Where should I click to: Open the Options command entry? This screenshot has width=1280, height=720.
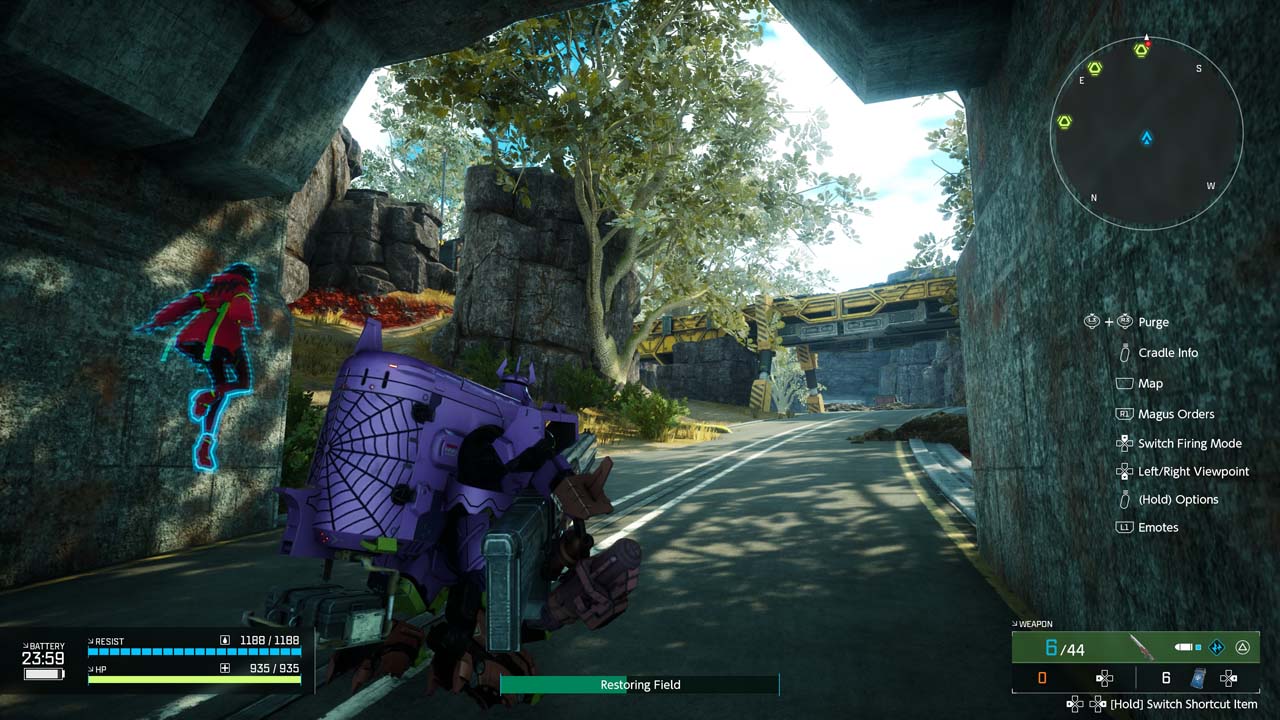pos(1178,499)
